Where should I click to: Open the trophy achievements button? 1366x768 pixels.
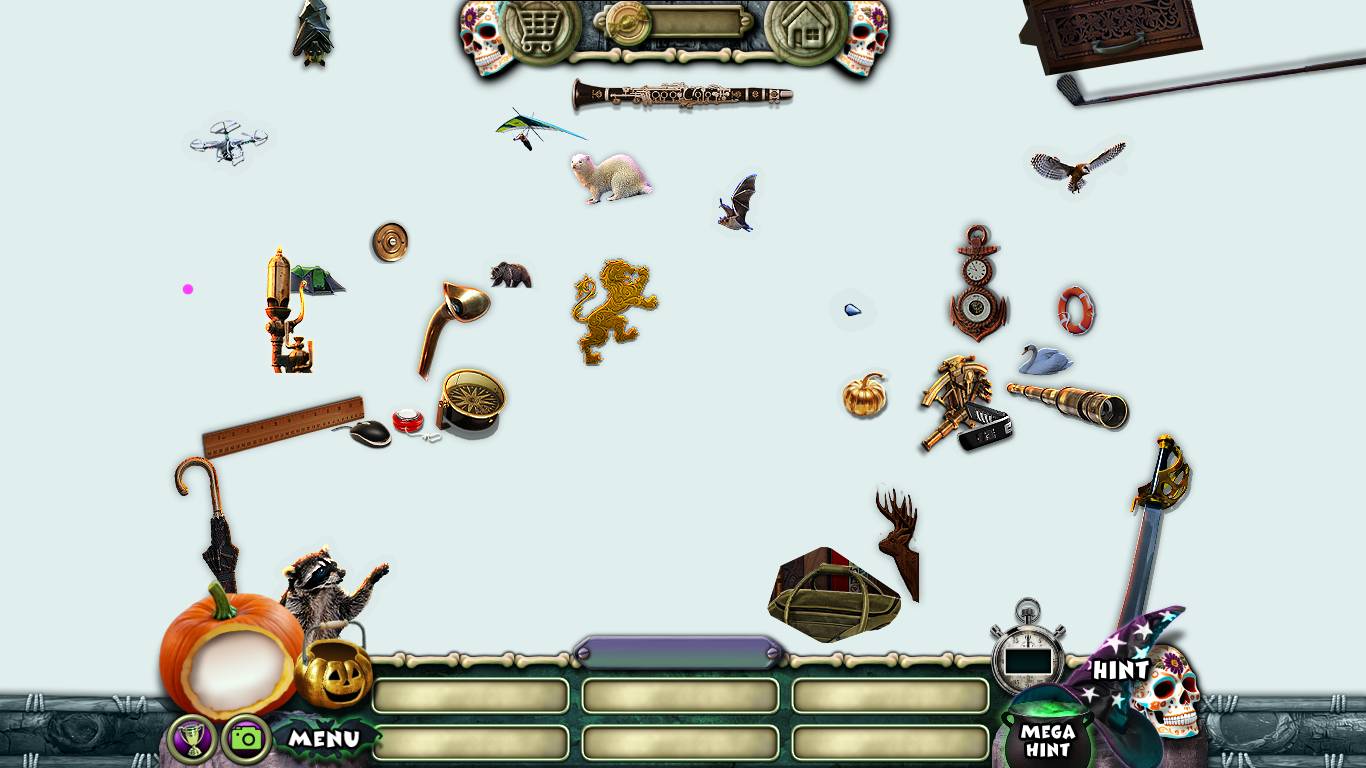coord(193,739)
